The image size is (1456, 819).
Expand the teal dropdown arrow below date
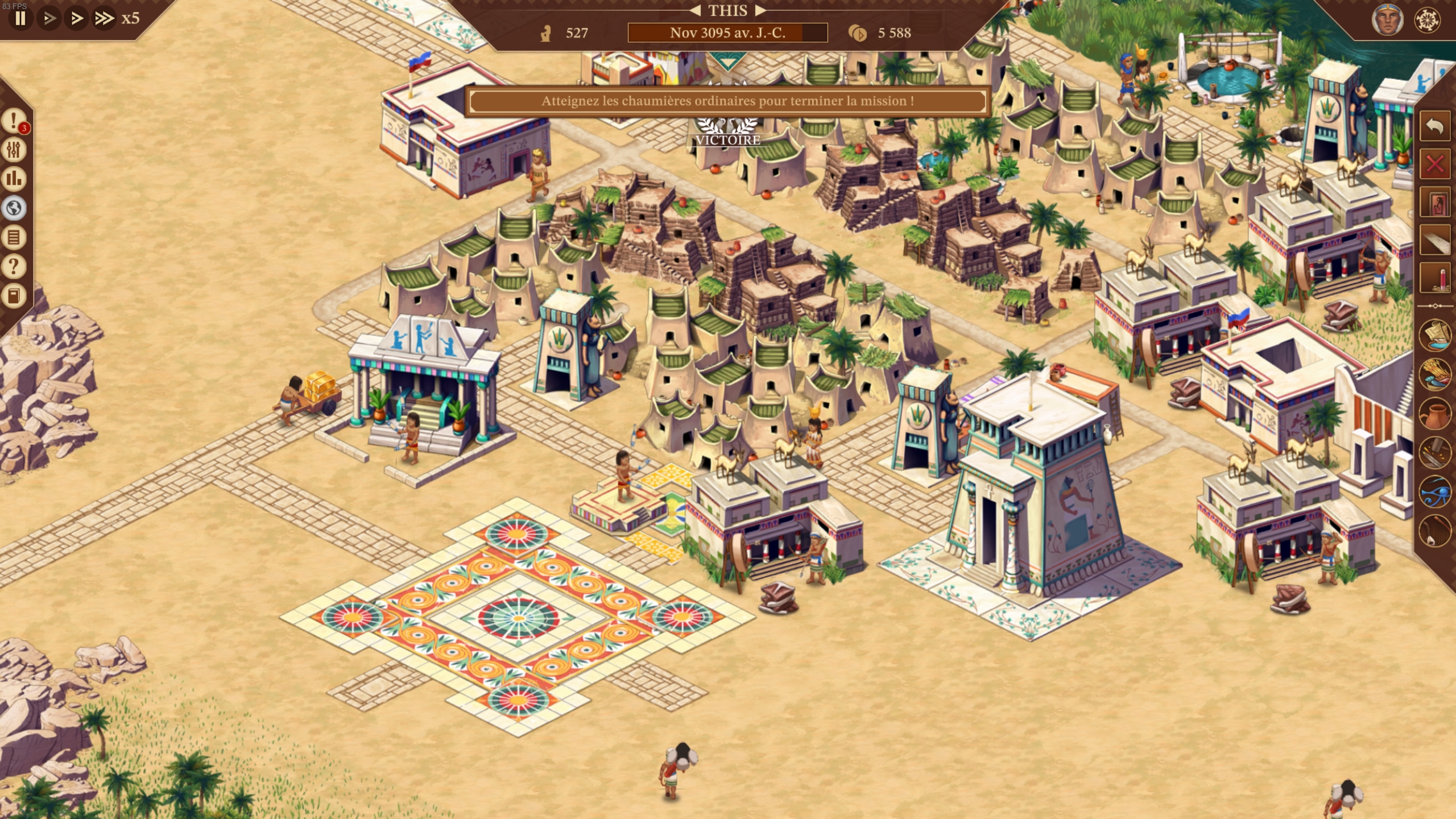click(727, 61)
